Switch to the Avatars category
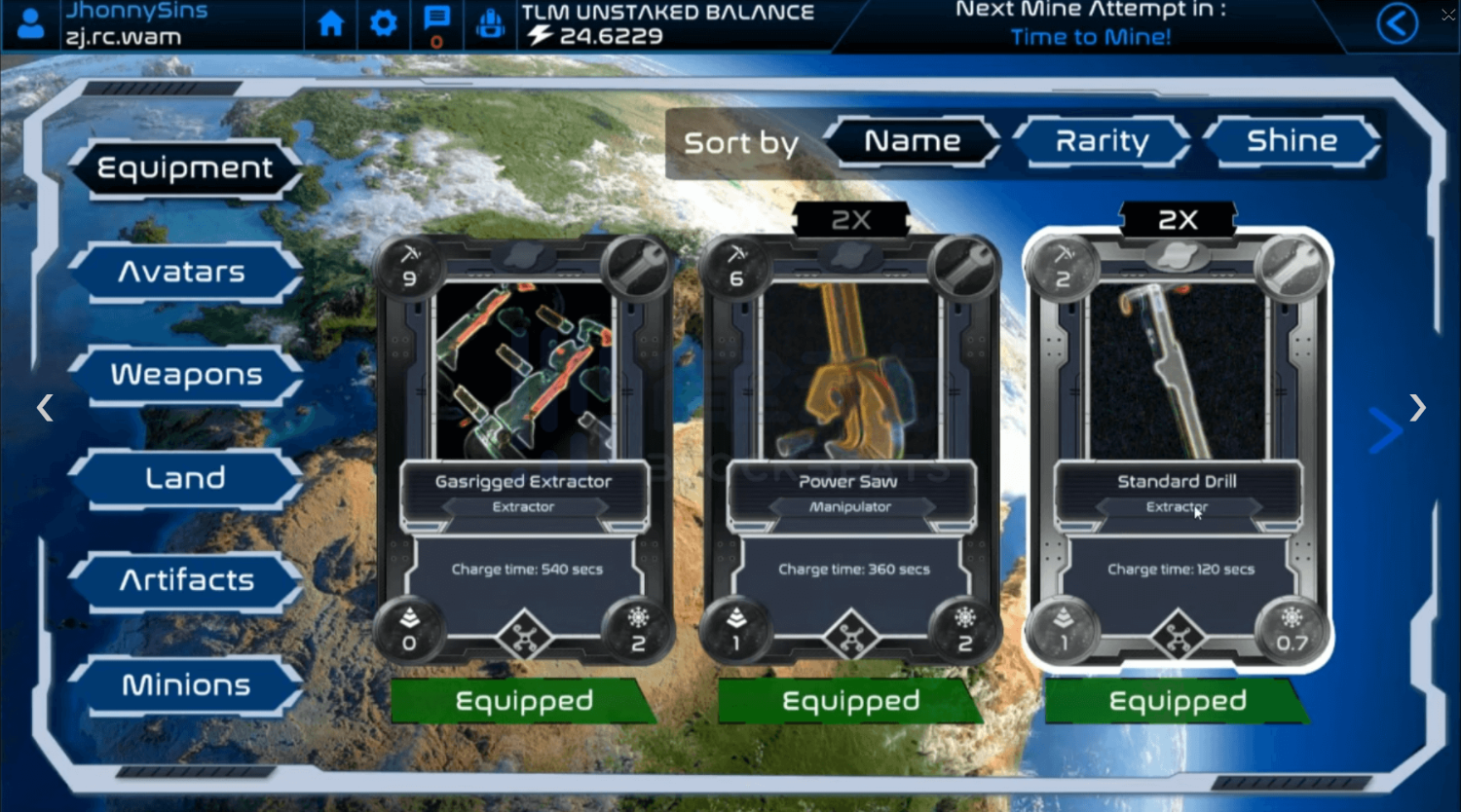The image size is (1461, 812). click(182, 272)
